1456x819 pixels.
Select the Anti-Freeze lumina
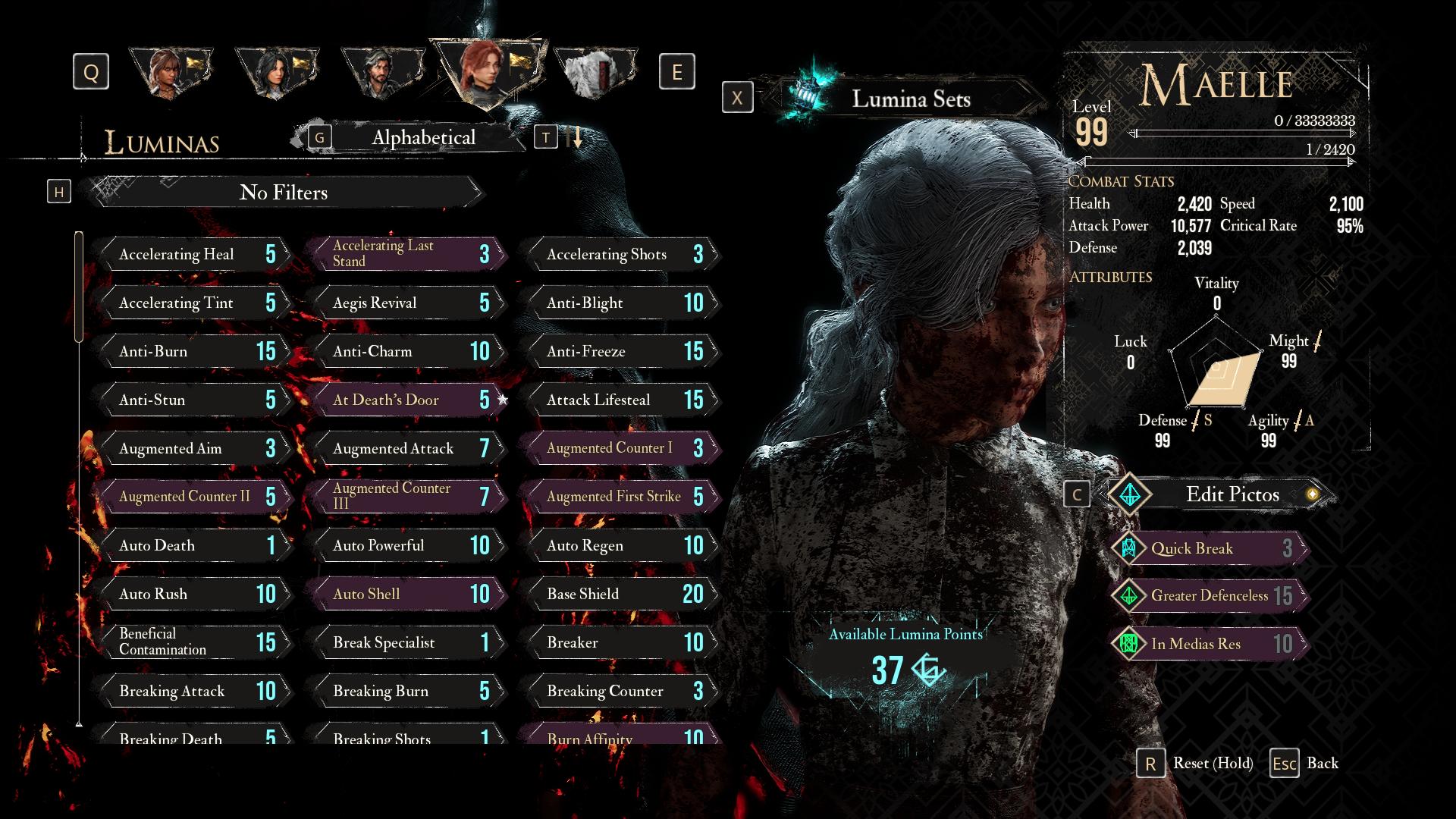coord(621,351)
